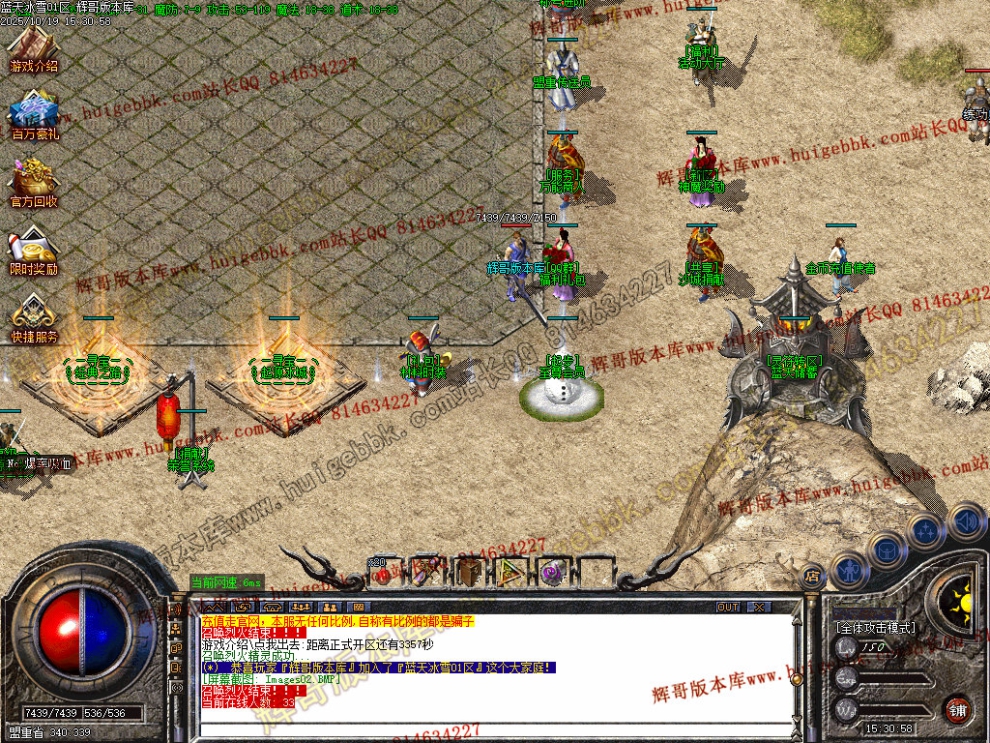The height and width of the screenshot is (743, 990).
Task: Open the 游戏介绍 game introduction icon
Action: [x=33, y=48]
